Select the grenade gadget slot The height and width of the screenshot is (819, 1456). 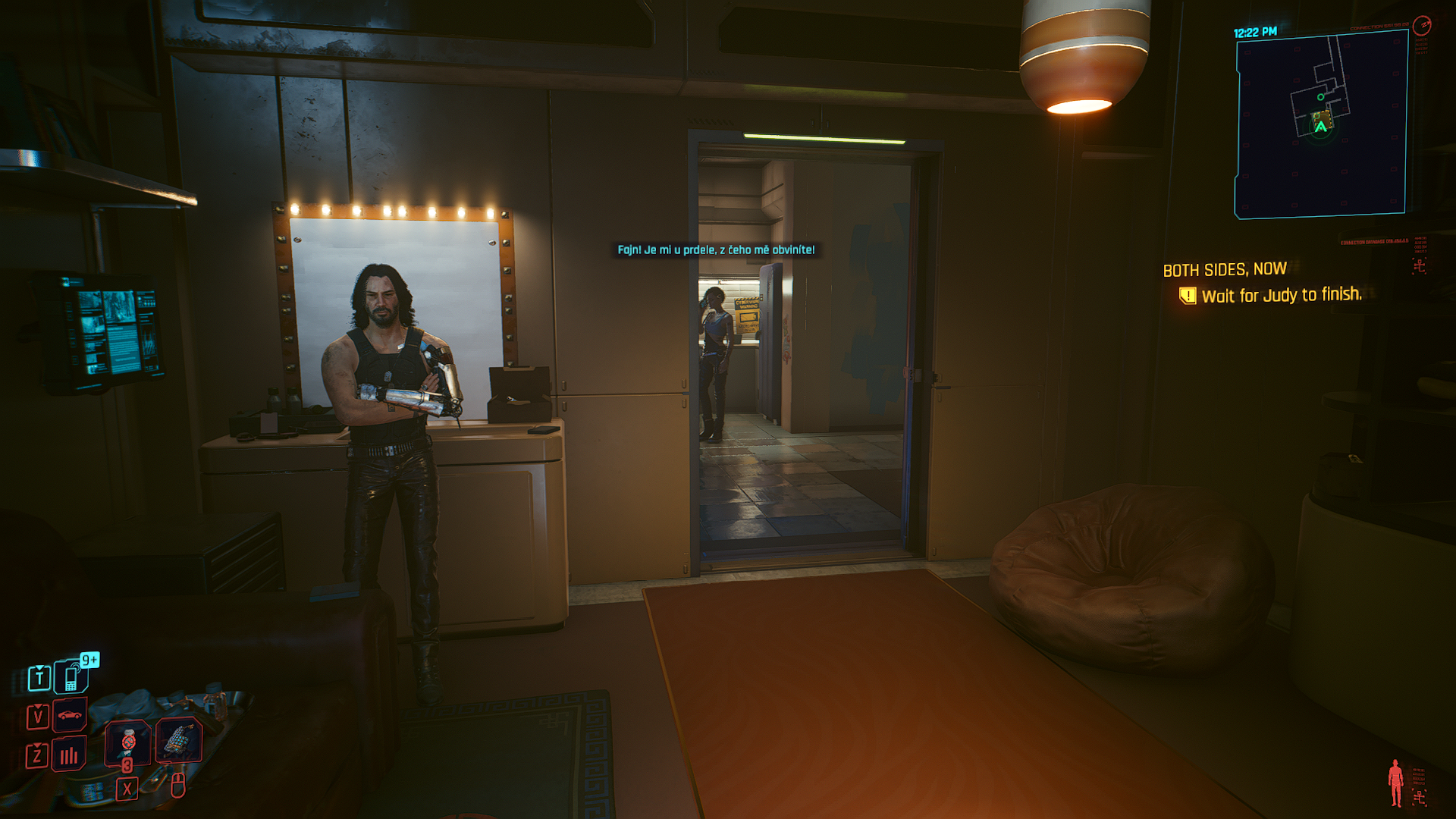[179, 739]
